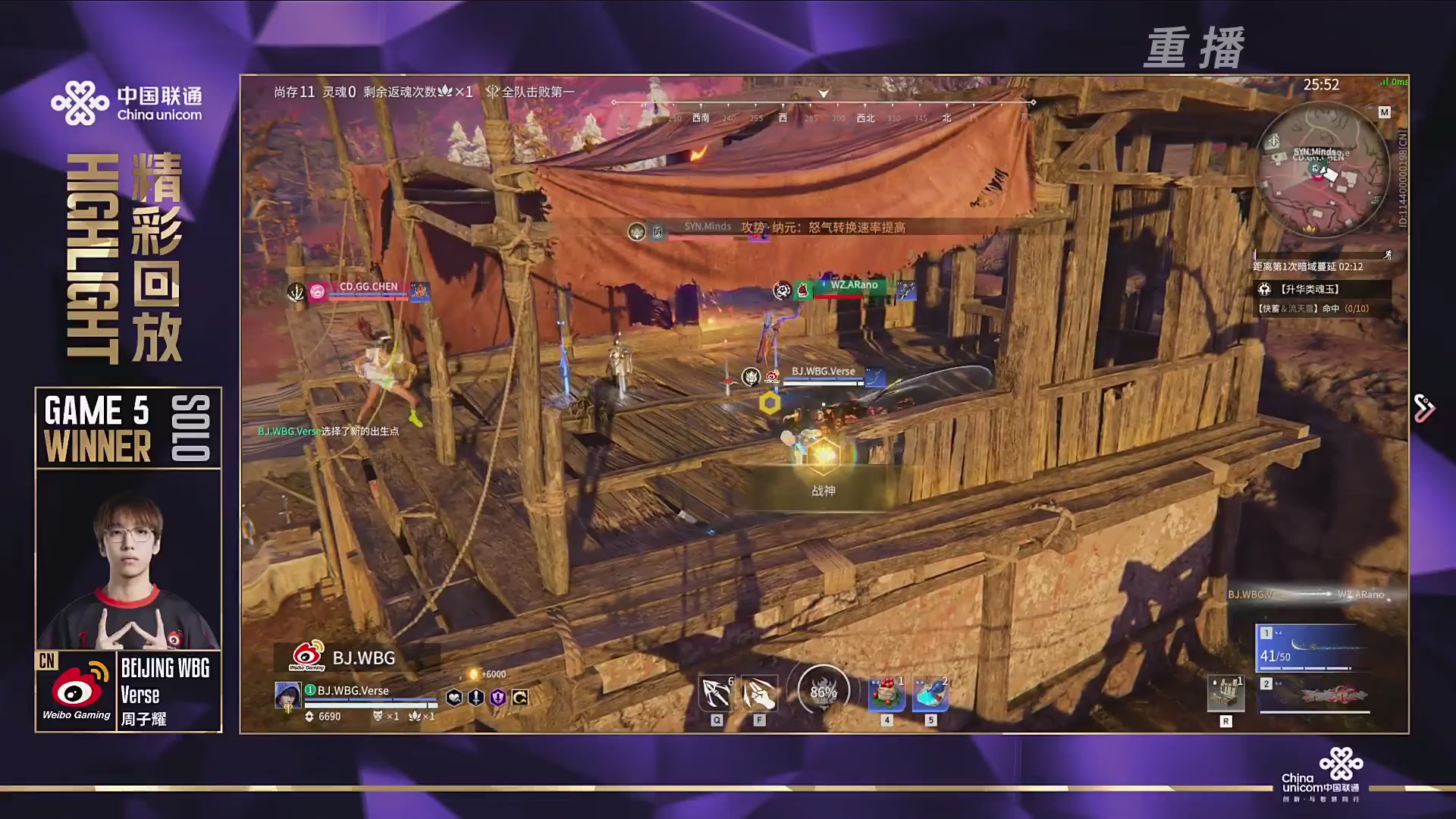
Task: Select the blue powder consumable slot
Action: pos(930,695)
